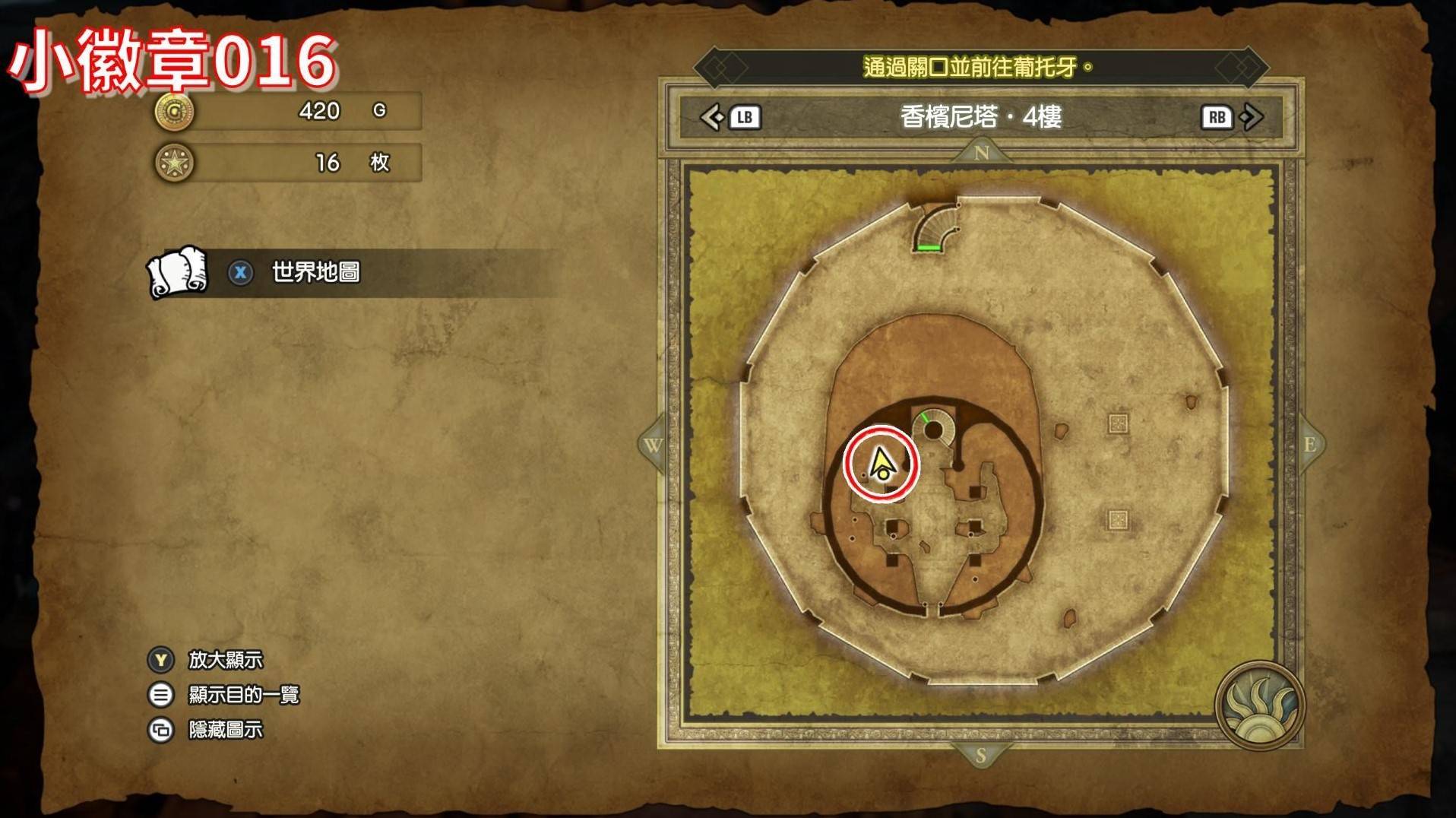The width and height of the screenshot is (1456, 818).
Task: Toggle the 隱藏圖示 hide icons option
Action: click(x=225, y=730)
